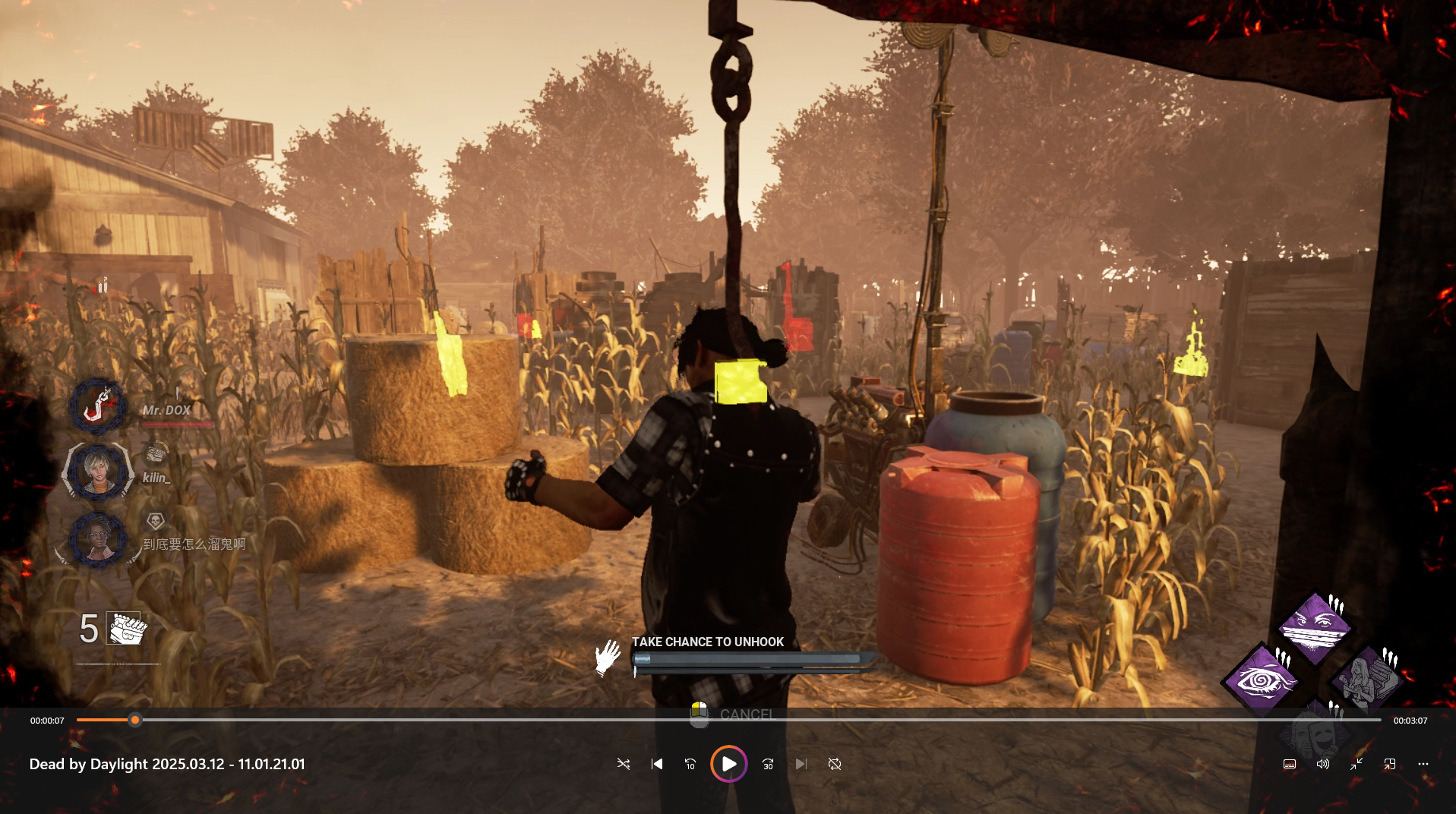This screenshot has width=1456, height=814.
Task: Open the more options menu
Action: click(x=1424, y=764)
